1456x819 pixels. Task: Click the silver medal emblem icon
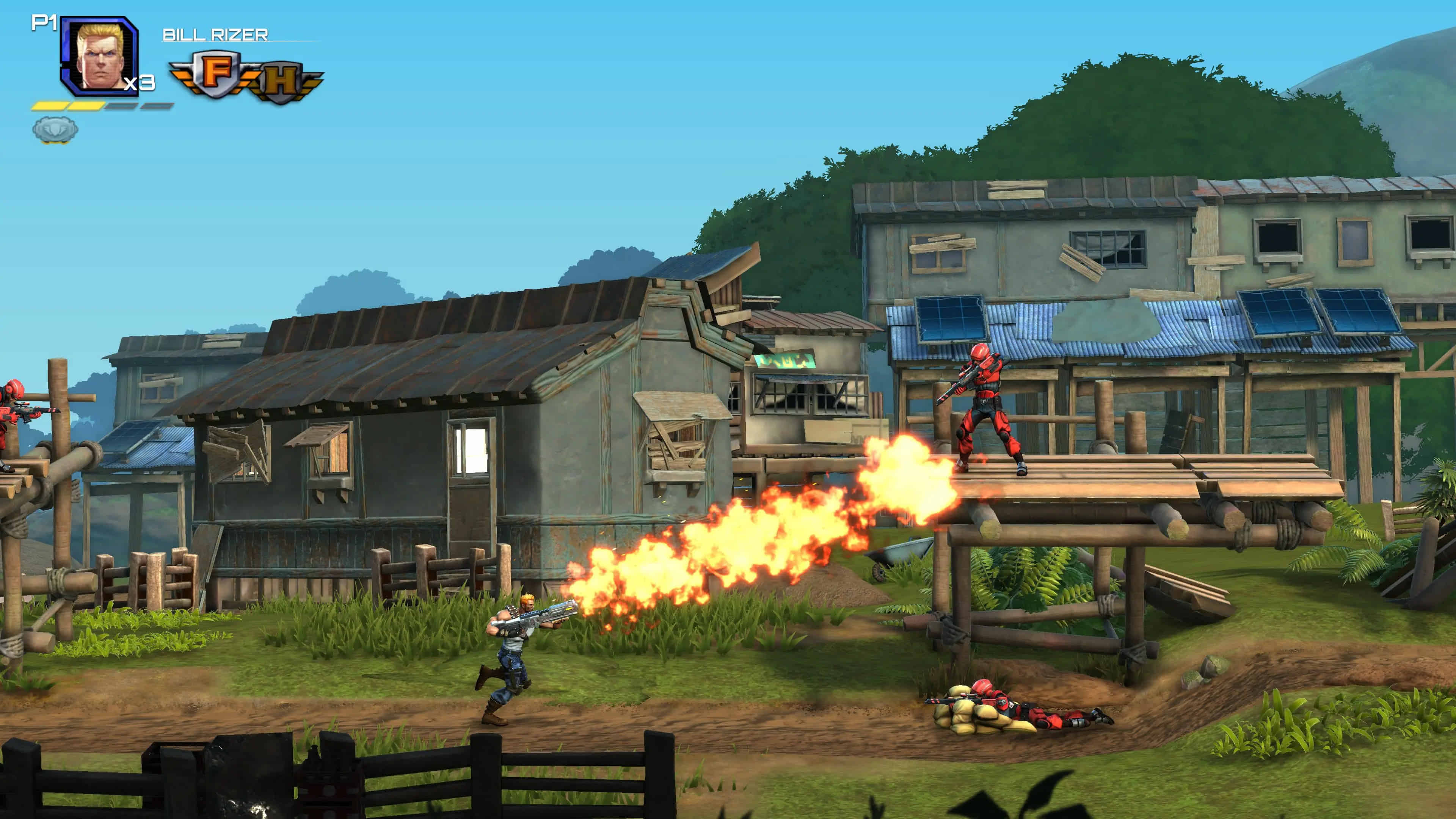[x=55, y=129]
